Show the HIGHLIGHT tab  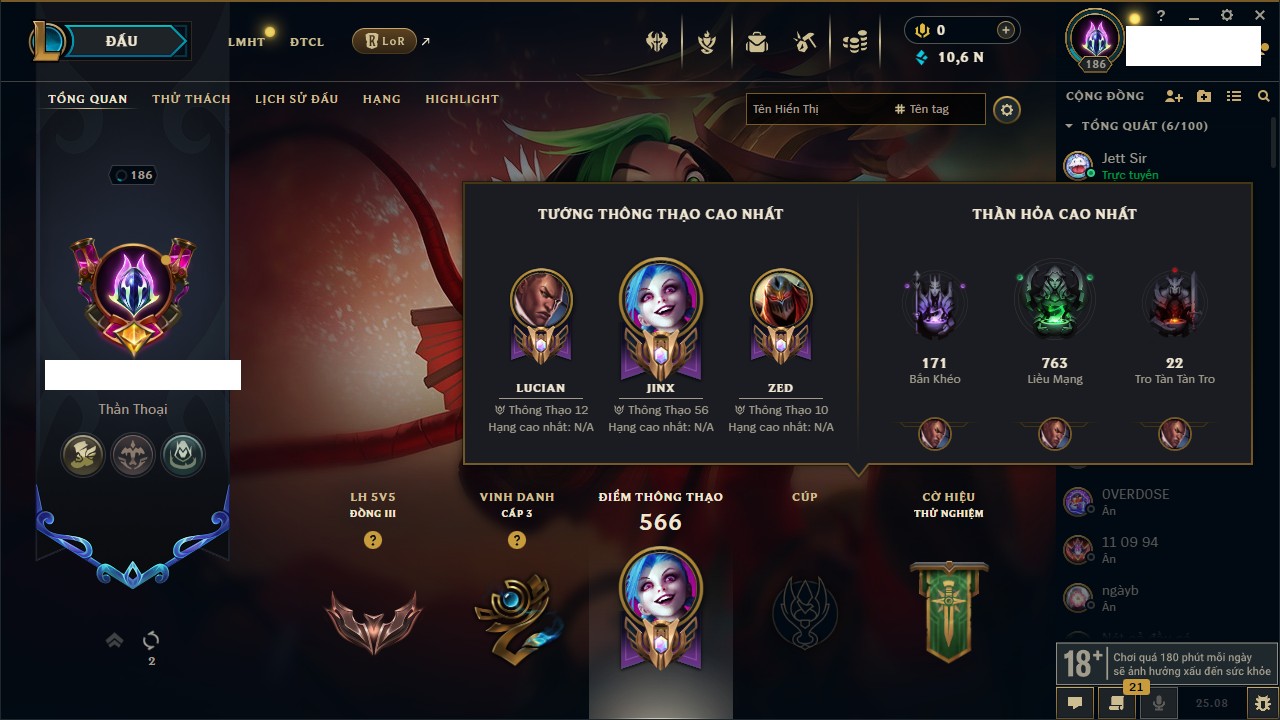click(x=462, y=99)
